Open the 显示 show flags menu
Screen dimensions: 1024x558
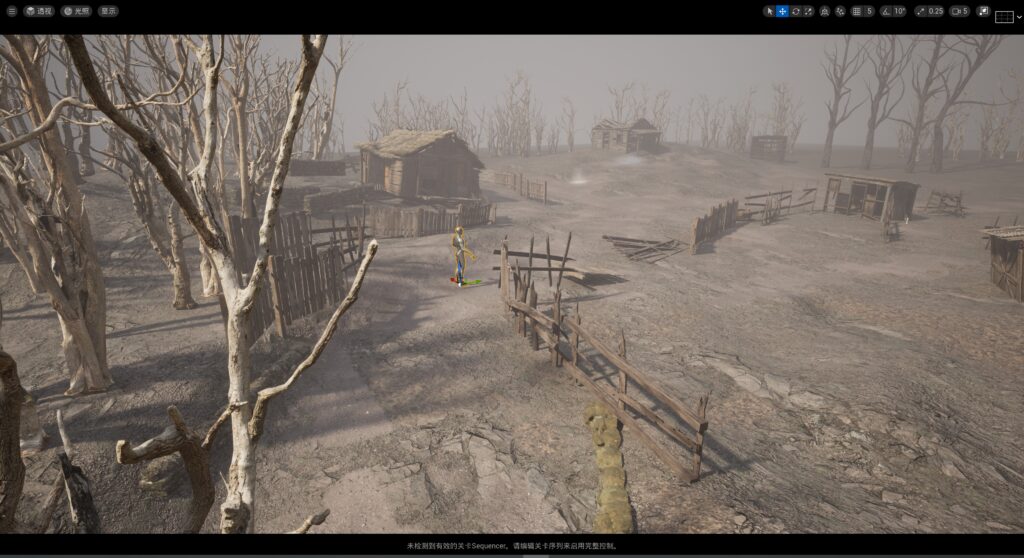(108, 11)
